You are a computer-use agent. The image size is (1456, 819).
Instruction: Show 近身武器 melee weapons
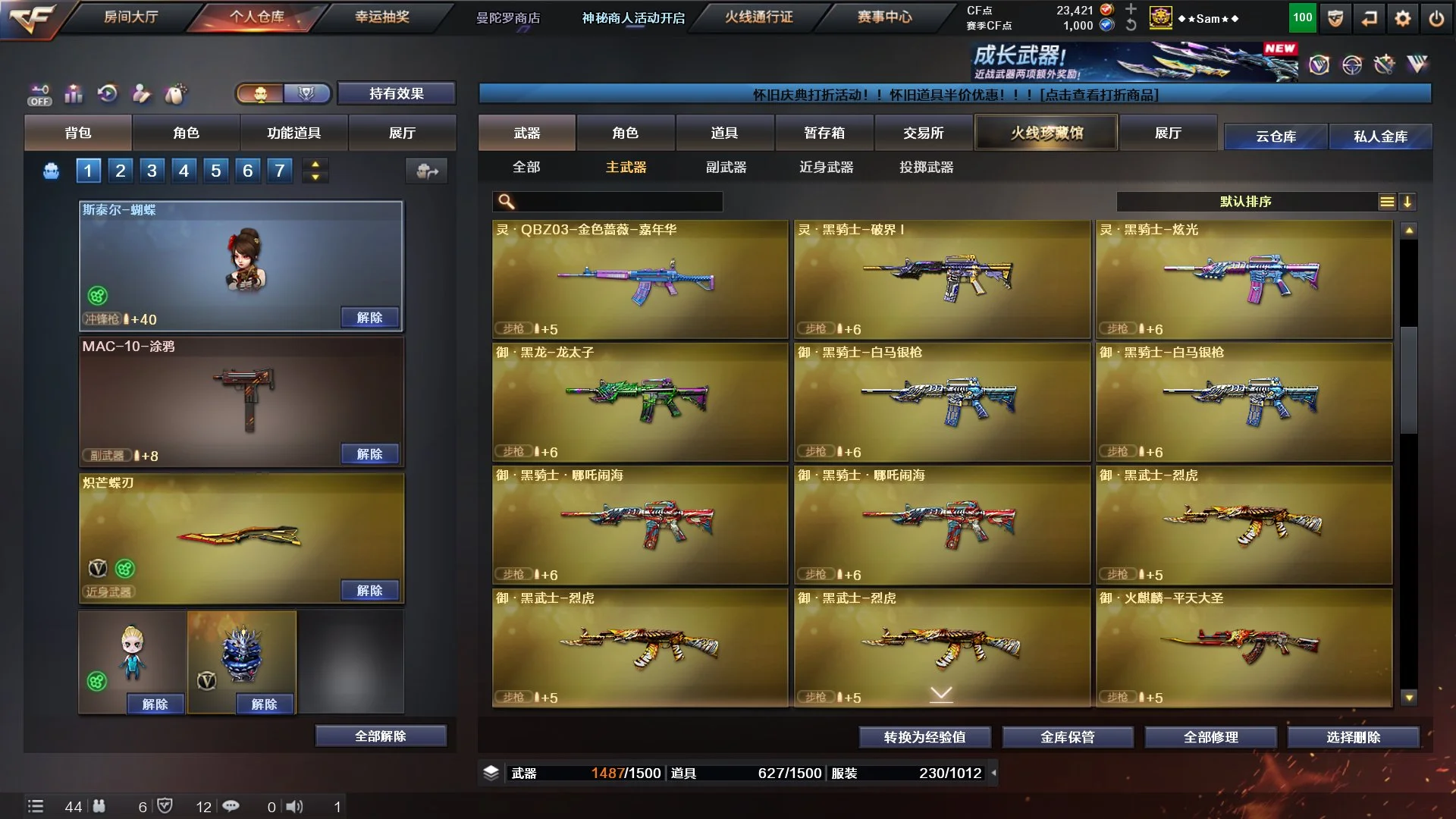[826, 167]
